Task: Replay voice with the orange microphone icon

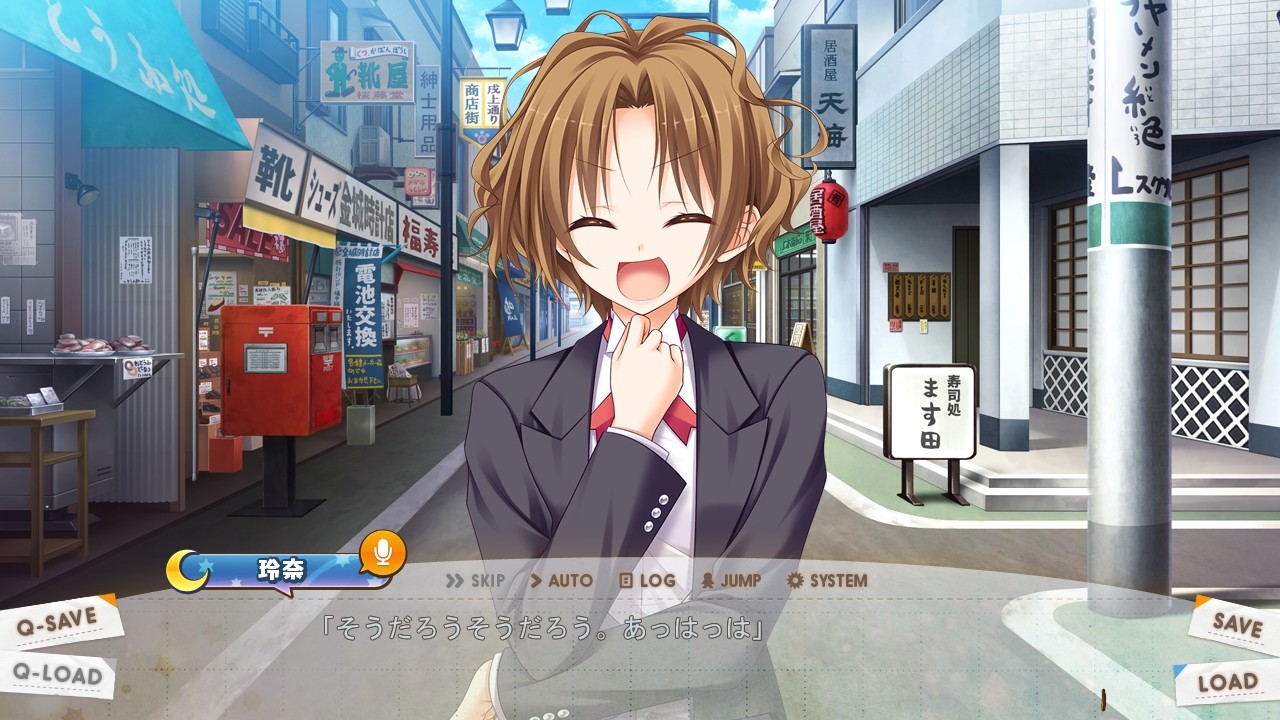Action: click(x=382, y=552)
